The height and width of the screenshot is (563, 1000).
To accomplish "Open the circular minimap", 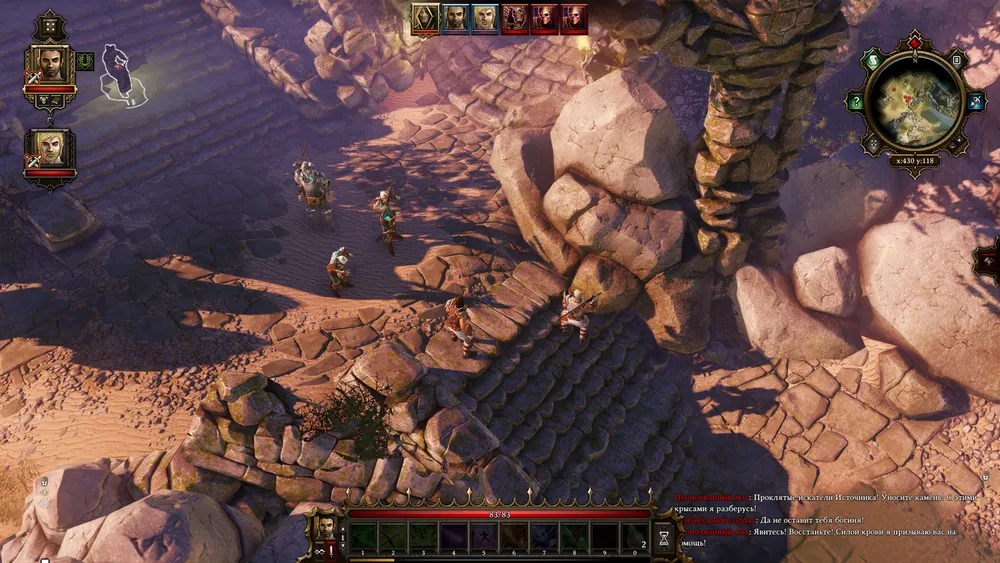I will click(914, 100).
